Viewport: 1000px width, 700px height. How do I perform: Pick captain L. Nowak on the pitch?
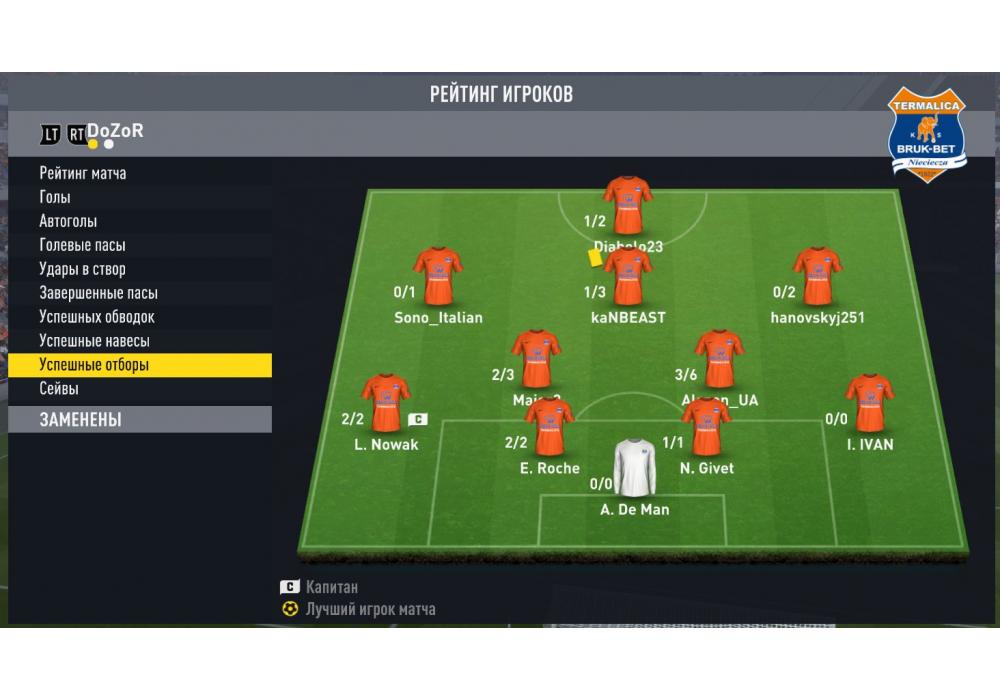(385, 403)
